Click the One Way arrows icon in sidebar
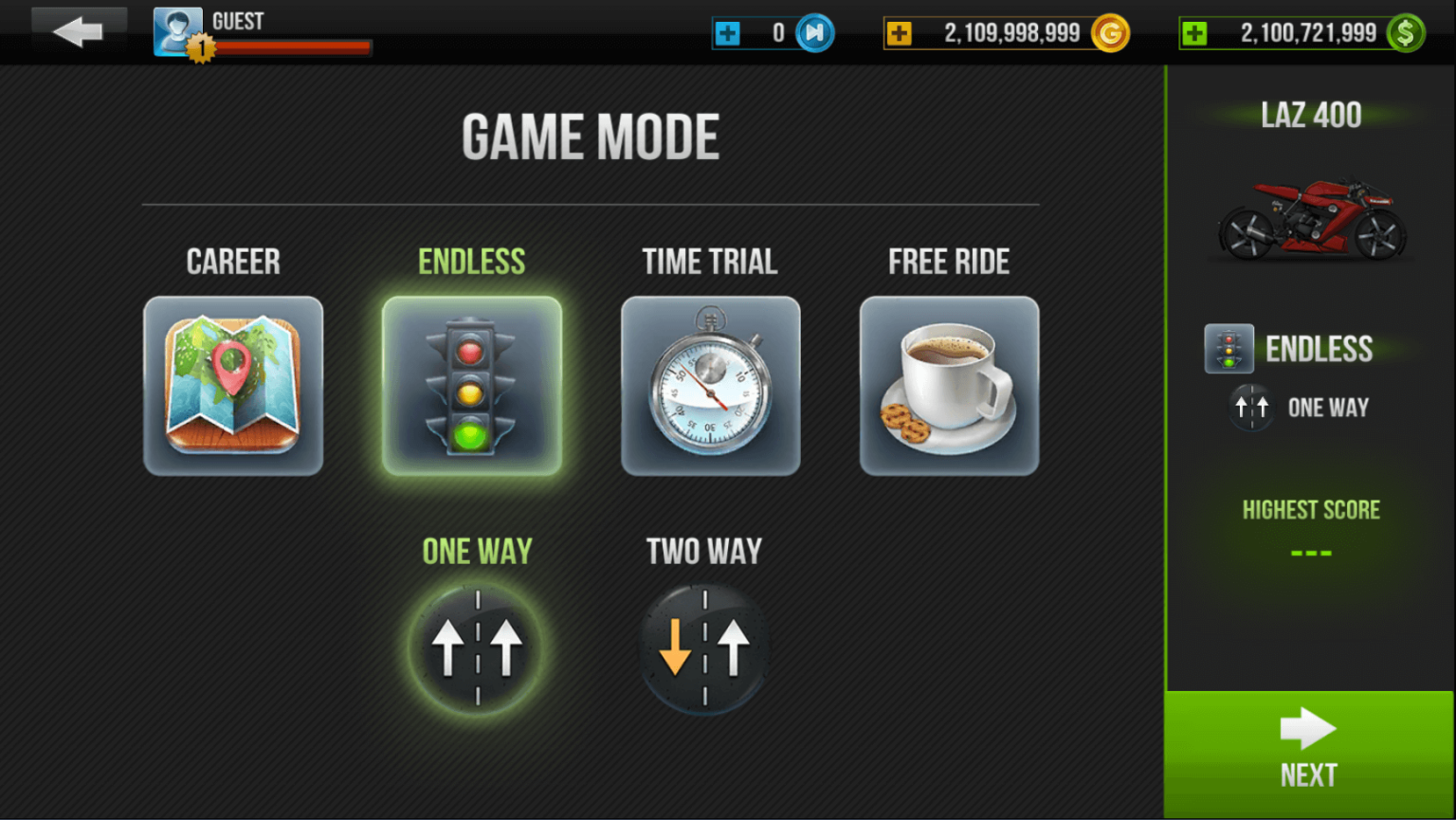Screen dimensions: 1456x820 tap(1250, 407)
